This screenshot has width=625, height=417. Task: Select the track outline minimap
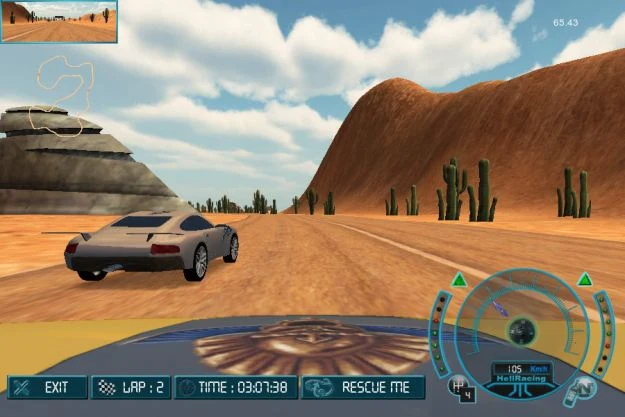62,95
